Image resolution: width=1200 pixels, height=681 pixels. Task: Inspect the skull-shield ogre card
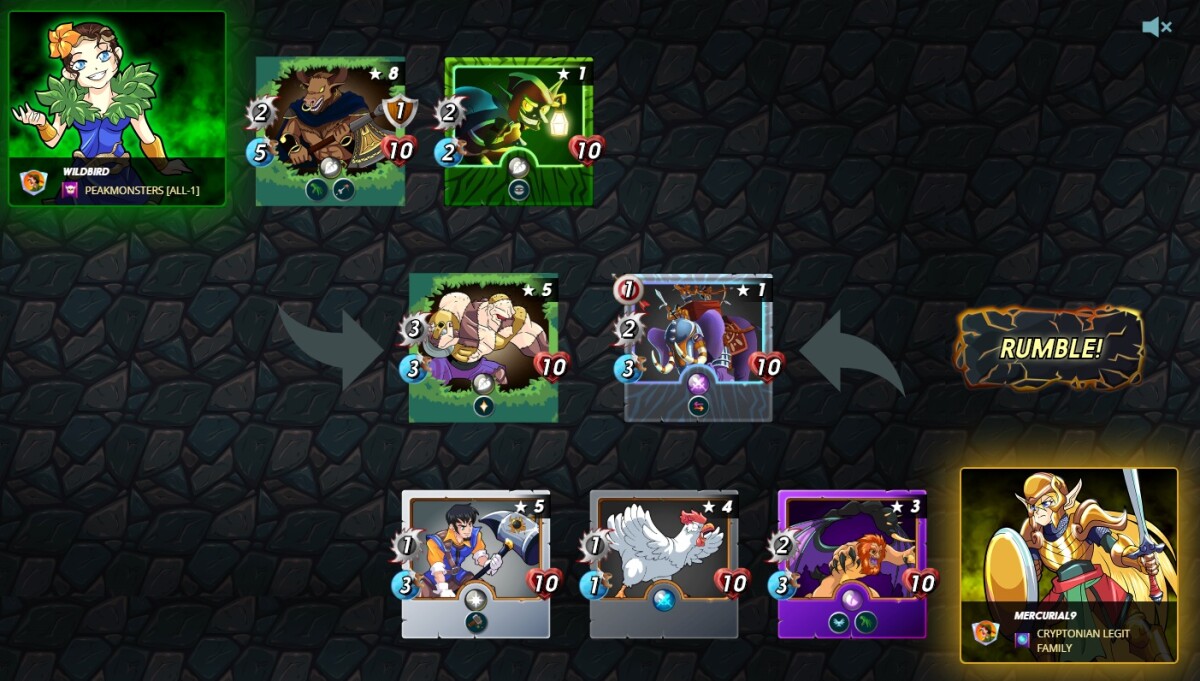point(484,346)
